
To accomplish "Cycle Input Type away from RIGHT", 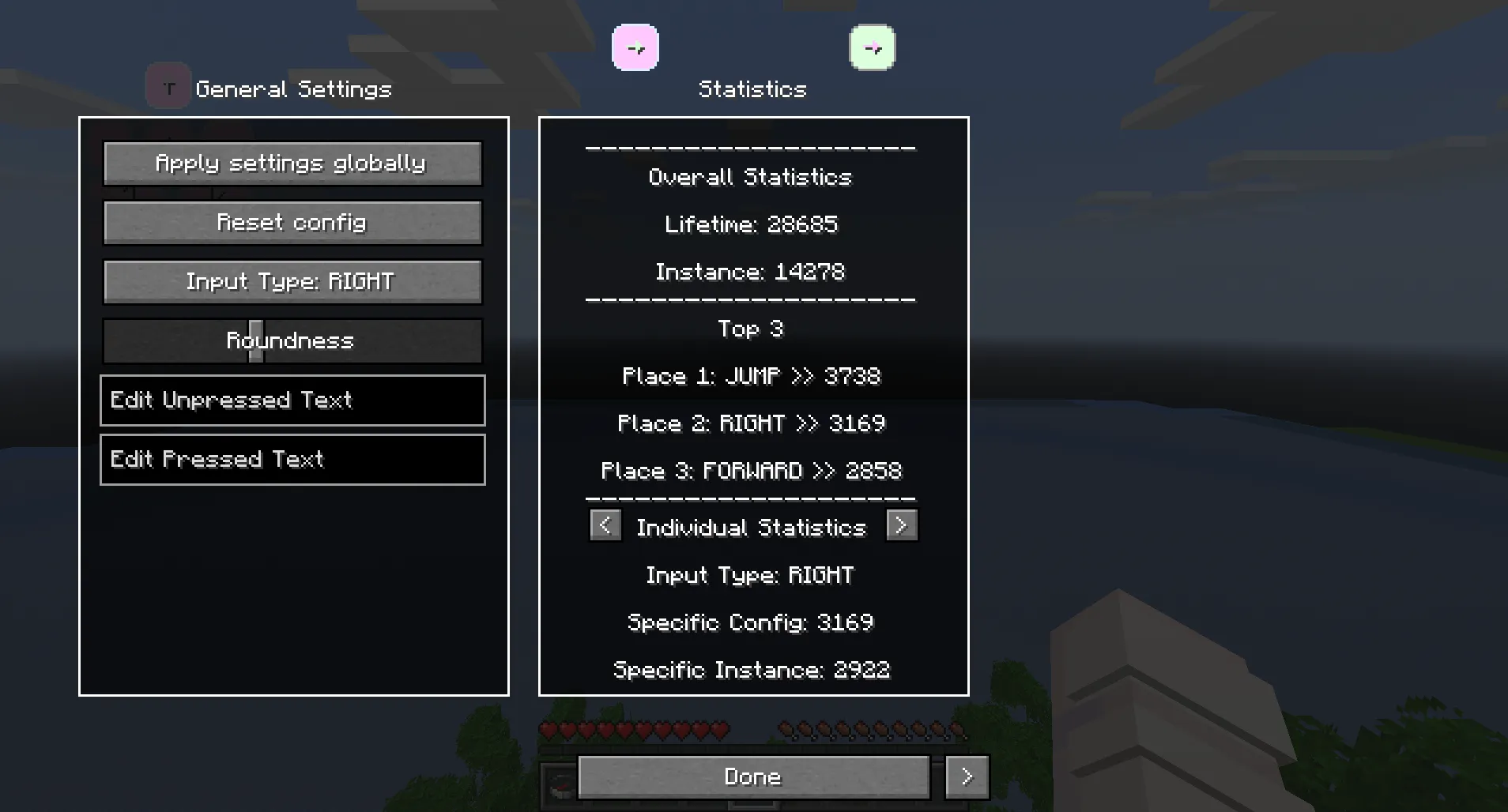I will 292,281.
